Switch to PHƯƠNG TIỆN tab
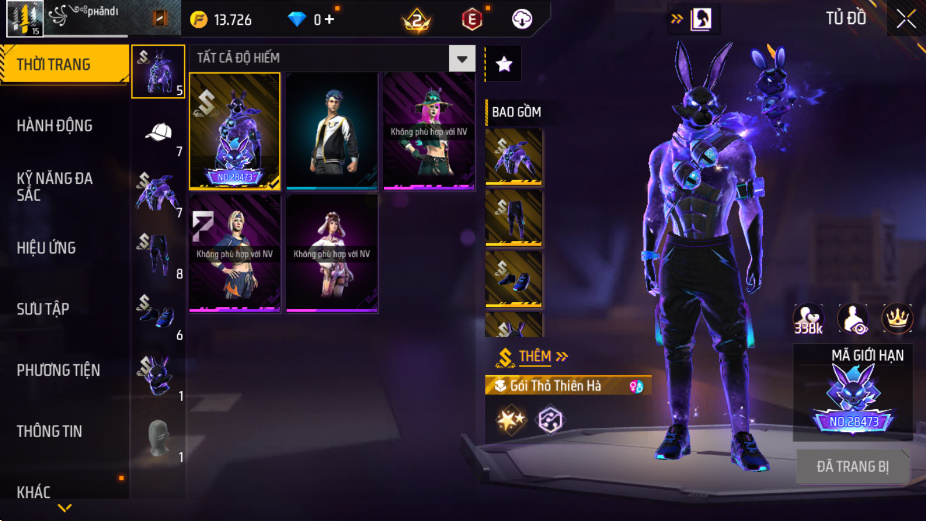Screen dimensions: 926x521 tap(64, 370)
